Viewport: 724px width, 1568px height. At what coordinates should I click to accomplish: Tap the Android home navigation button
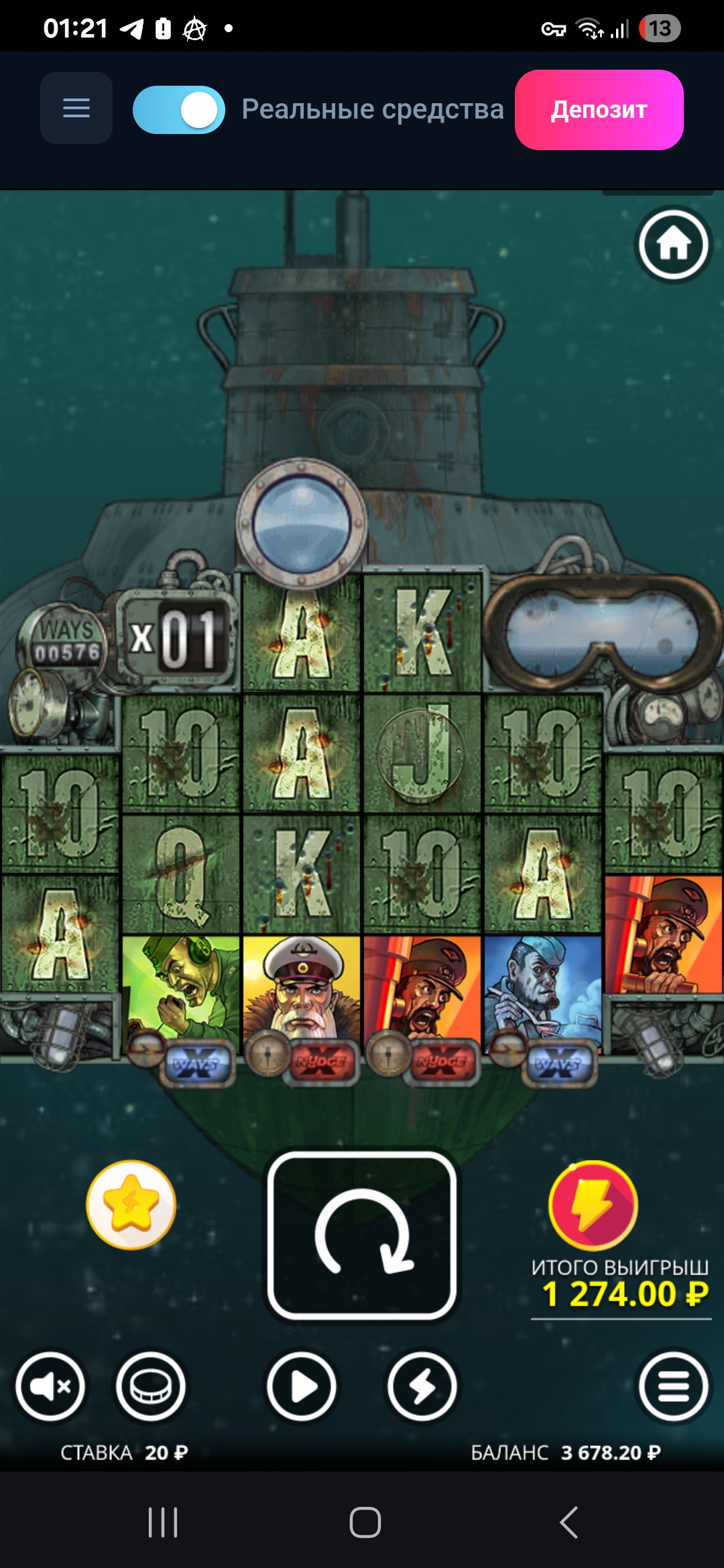tap(365, 1522)
